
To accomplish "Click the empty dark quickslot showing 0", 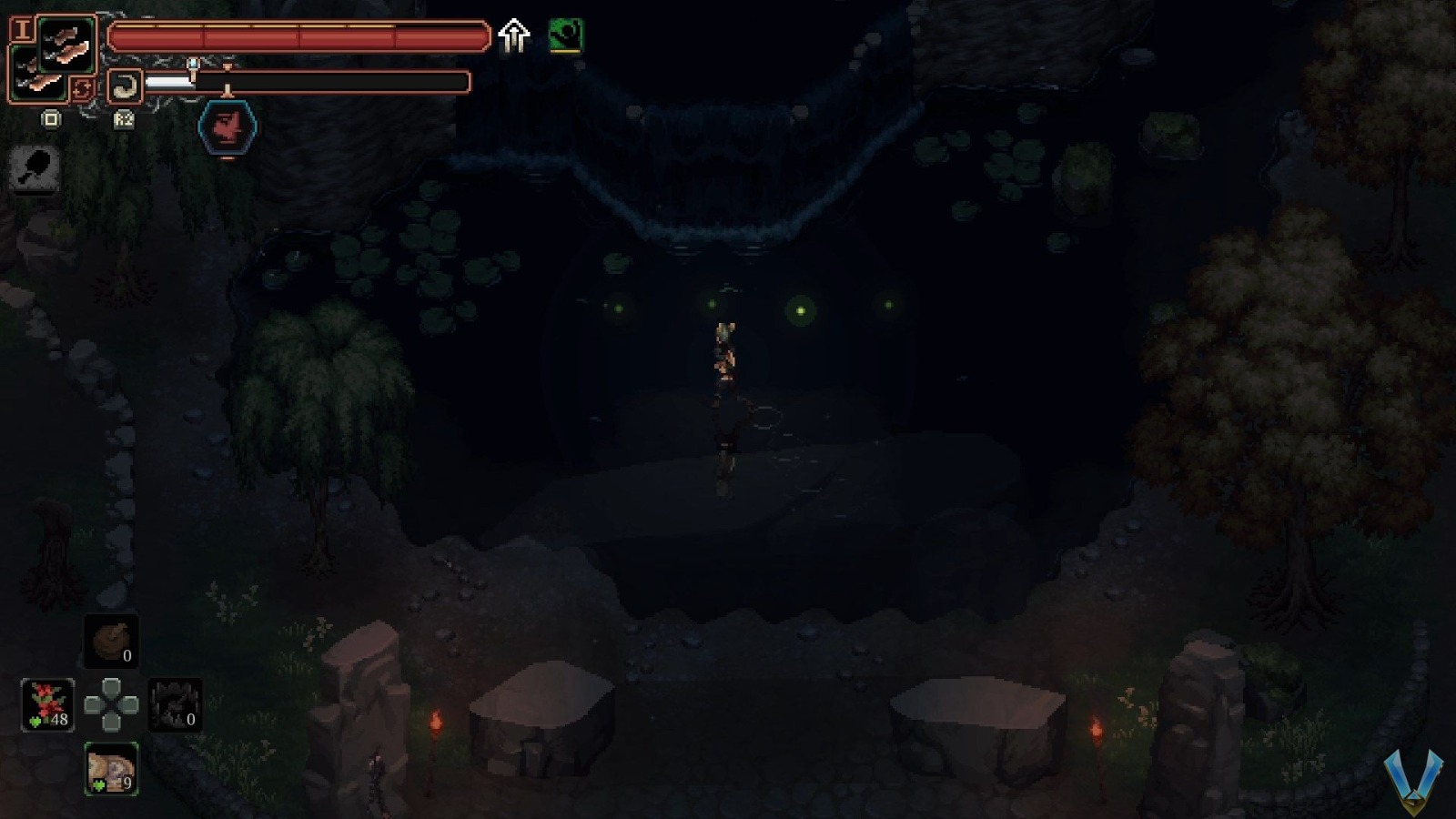I will 175,705.
